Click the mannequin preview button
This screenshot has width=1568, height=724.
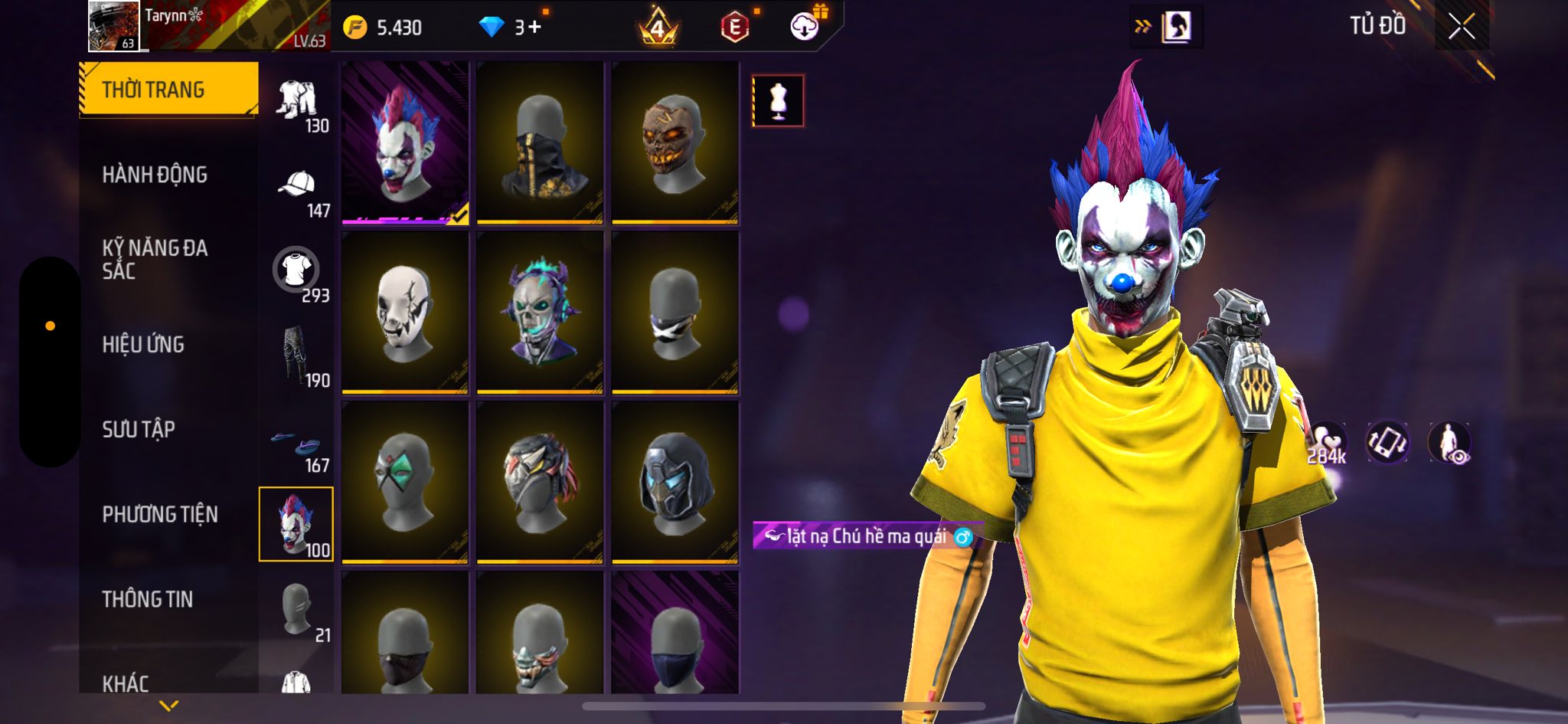pos(778,100)
